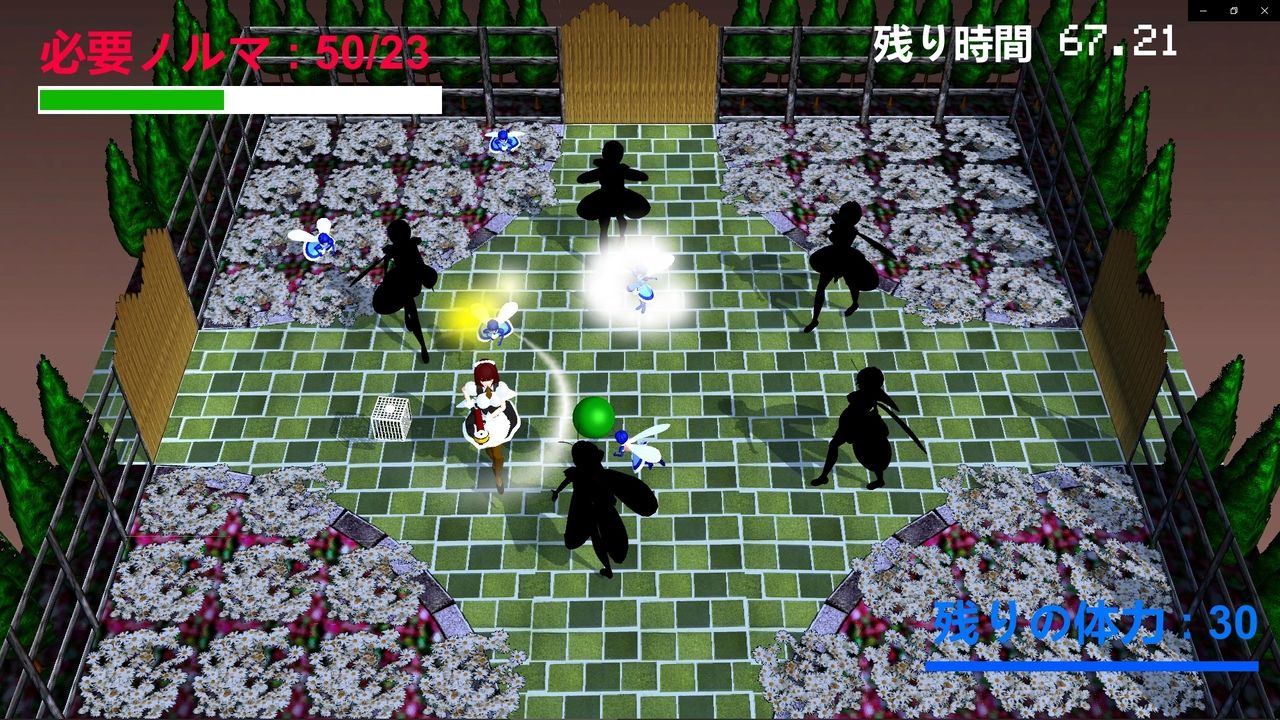Click the green ball projectile
The width and height of the screenshot is (1280, 720).
pyautogui.click(x=592, y=418)
